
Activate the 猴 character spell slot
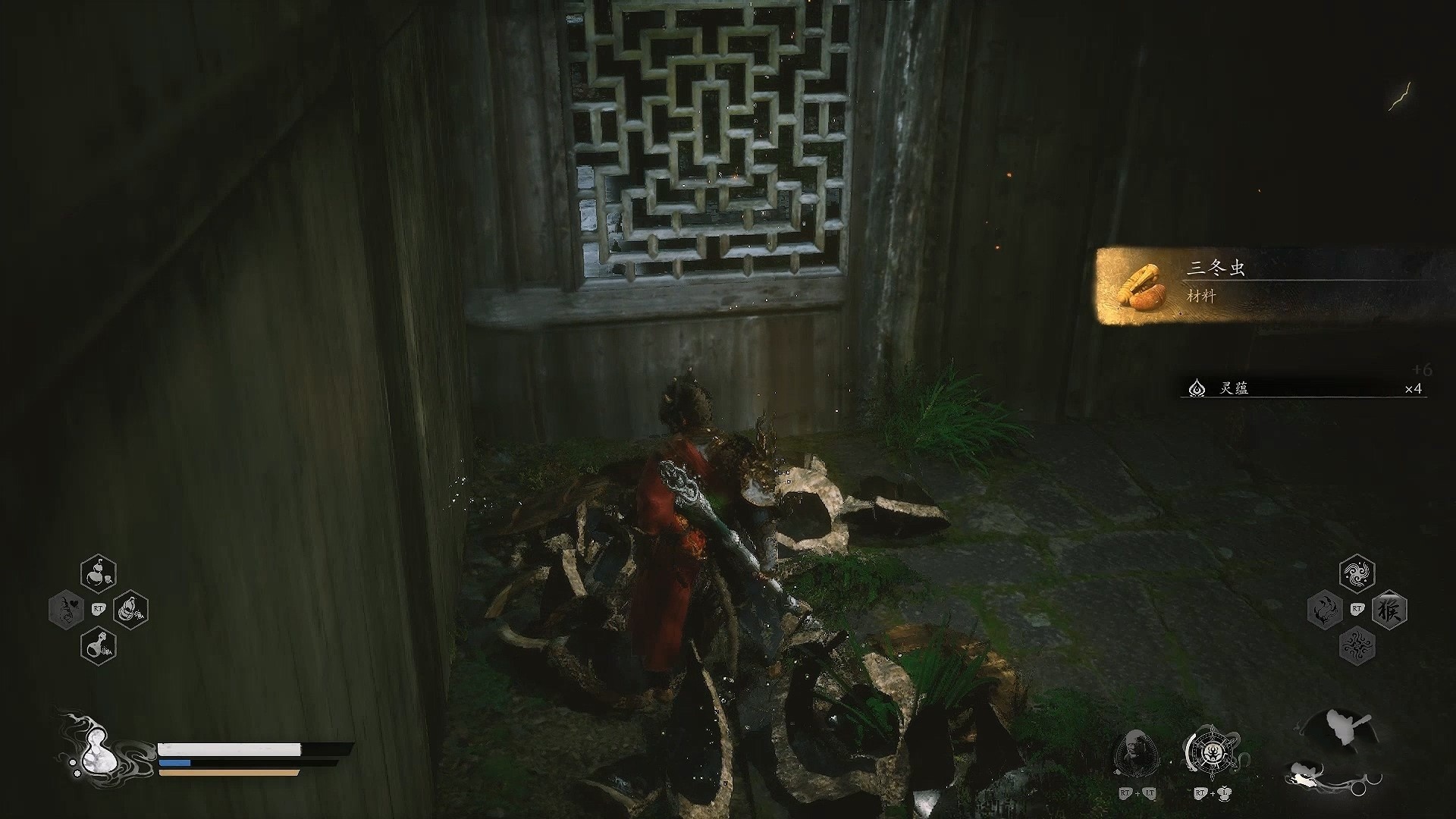pyautogui.click(x=1389, y=610)
